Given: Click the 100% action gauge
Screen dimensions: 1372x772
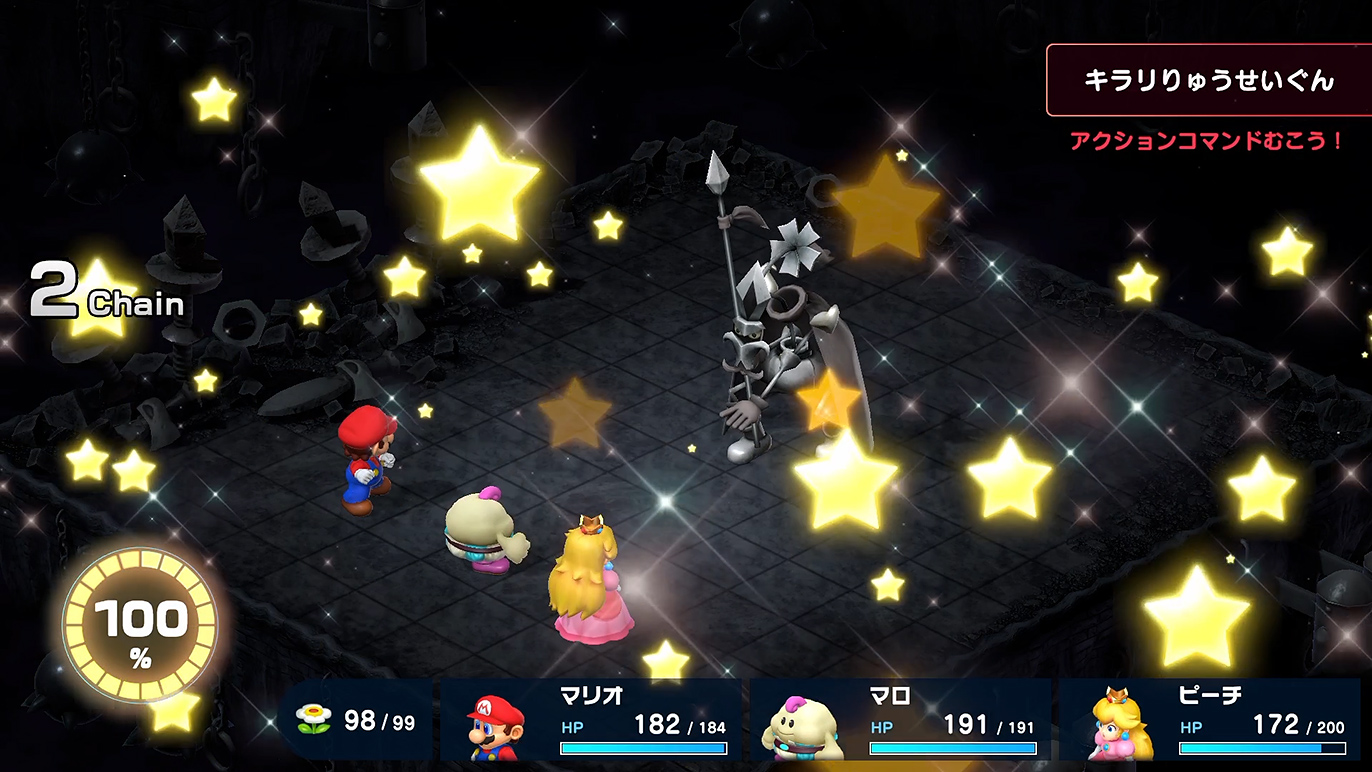Looking at the screenshot, I should pyautogui.click(x=140, y=627).
